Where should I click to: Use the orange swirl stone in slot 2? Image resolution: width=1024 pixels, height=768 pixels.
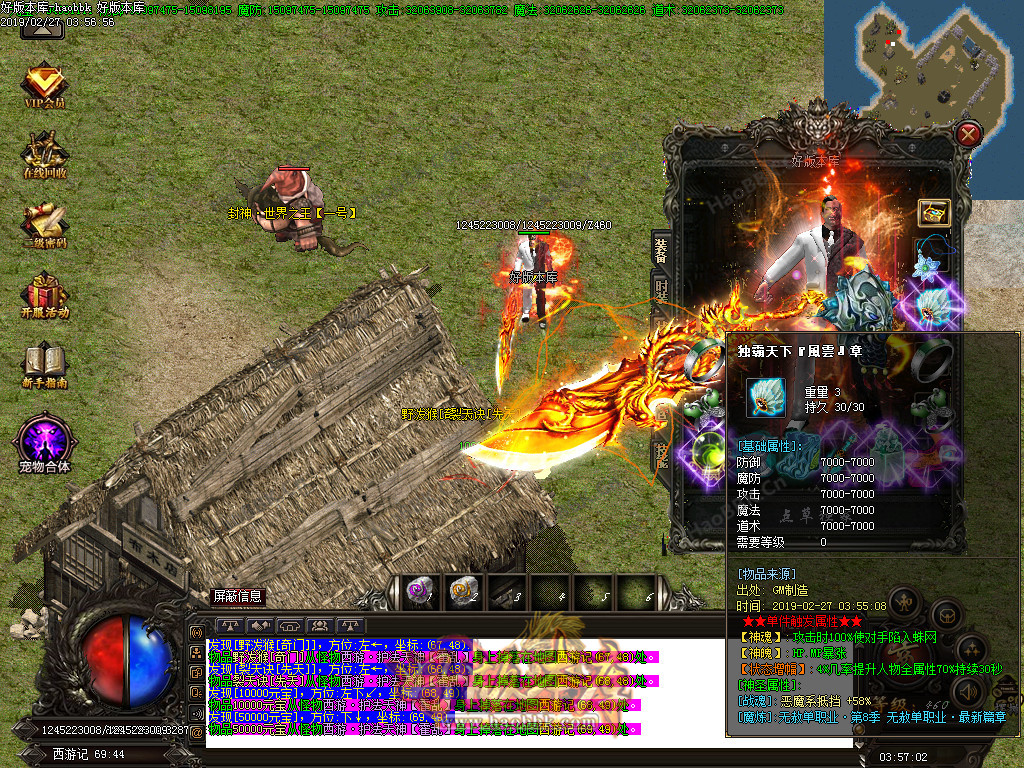pyautogui.click(x=463, y=592)
